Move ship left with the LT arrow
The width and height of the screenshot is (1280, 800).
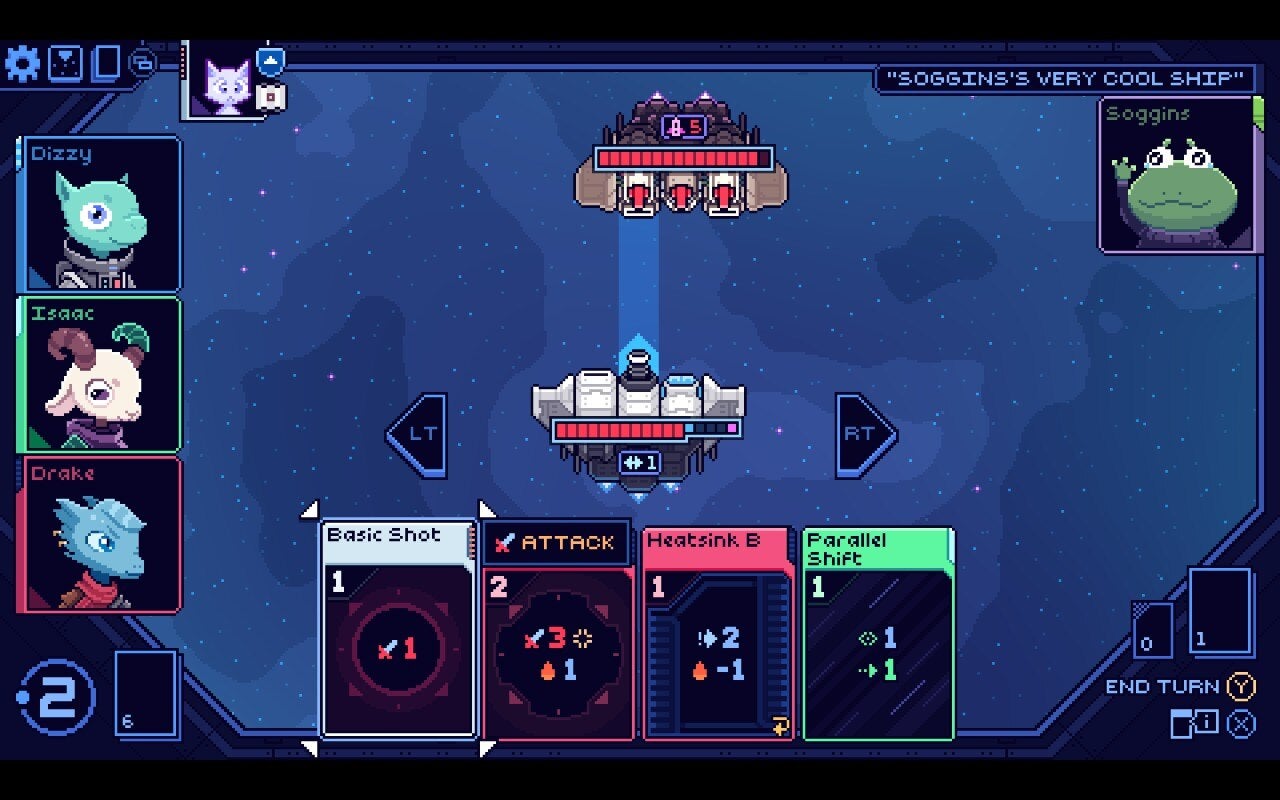(417, 434)
